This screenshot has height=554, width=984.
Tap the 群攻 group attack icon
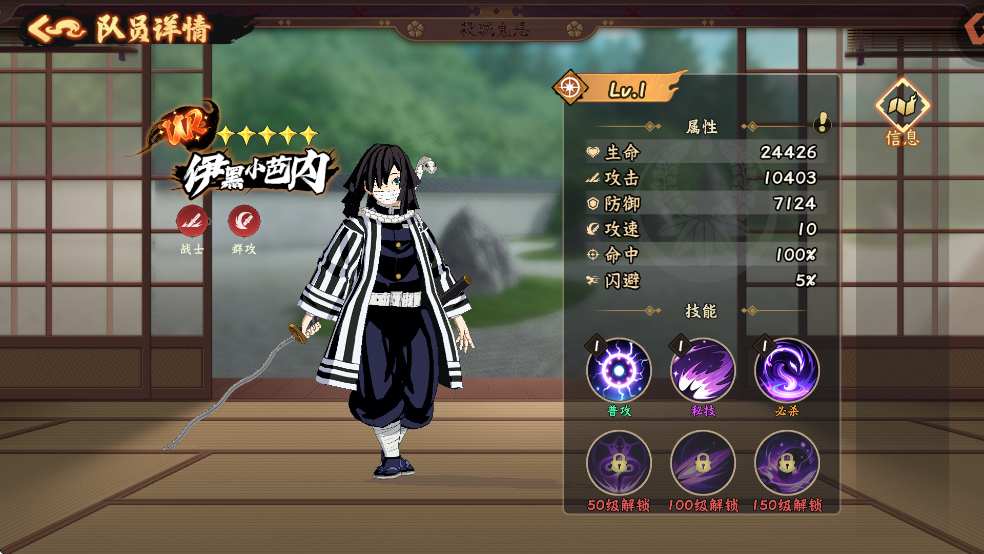tap(244, 221)
